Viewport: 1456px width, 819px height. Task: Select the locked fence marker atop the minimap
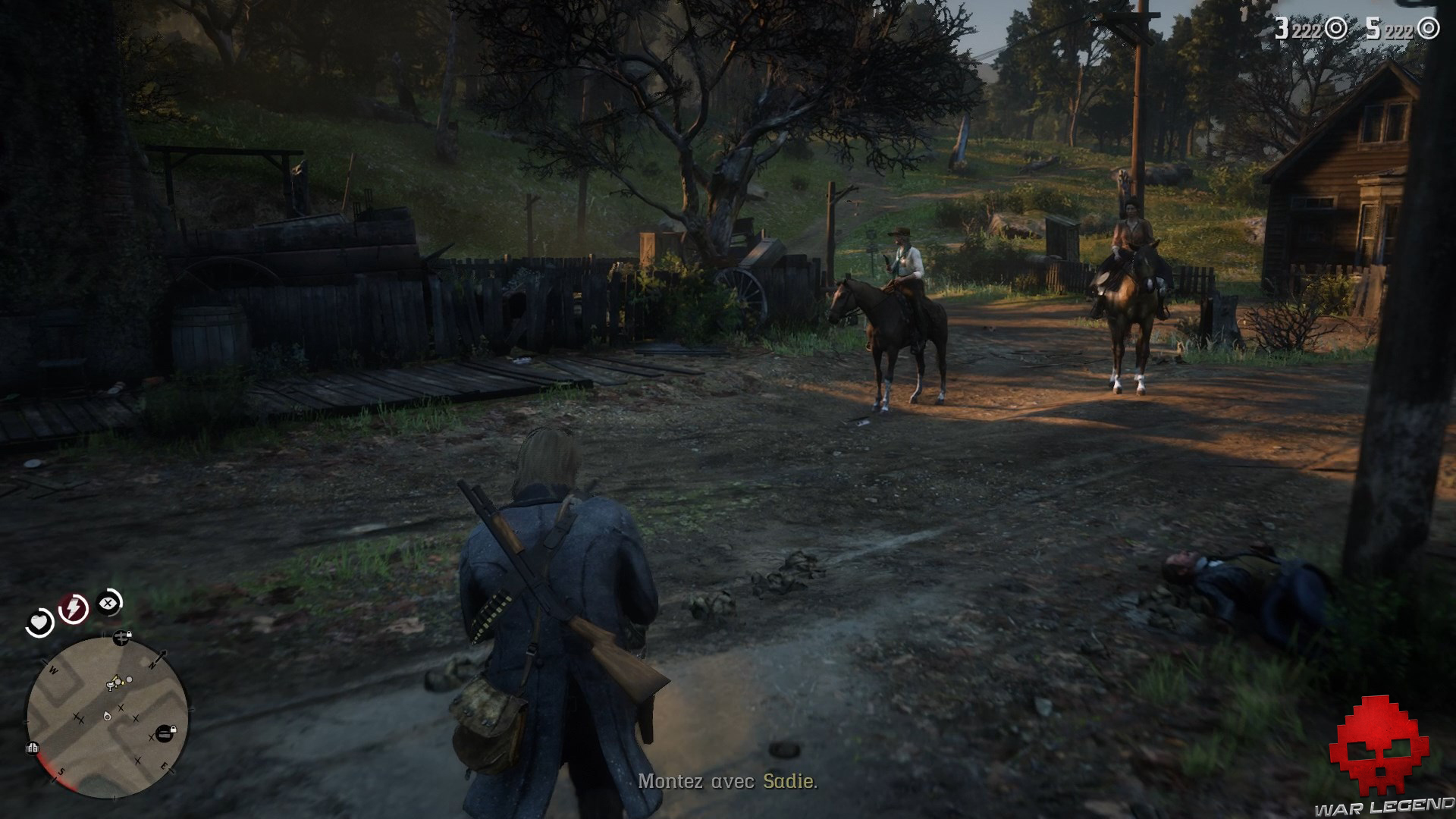[120, 638]
